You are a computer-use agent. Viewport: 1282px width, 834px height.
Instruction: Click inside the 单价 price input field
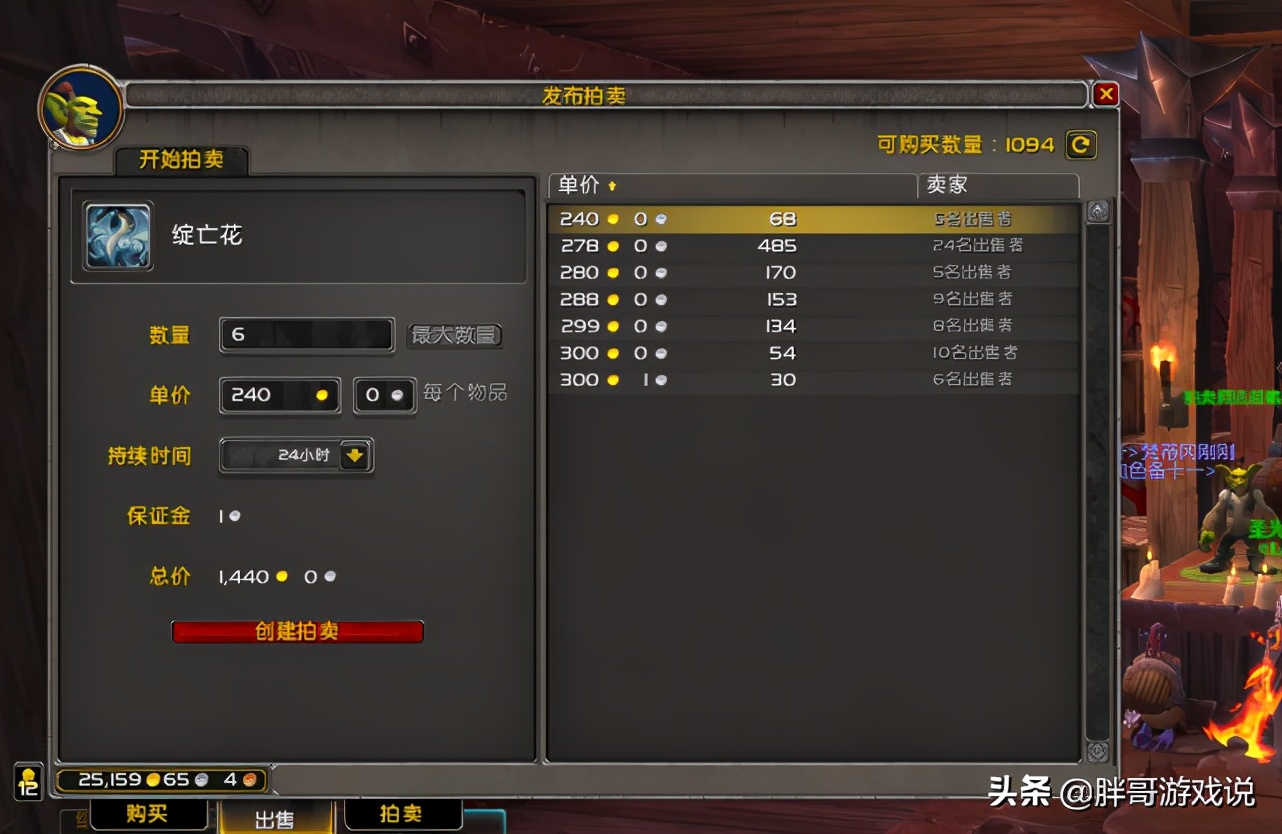click(278, 395)
